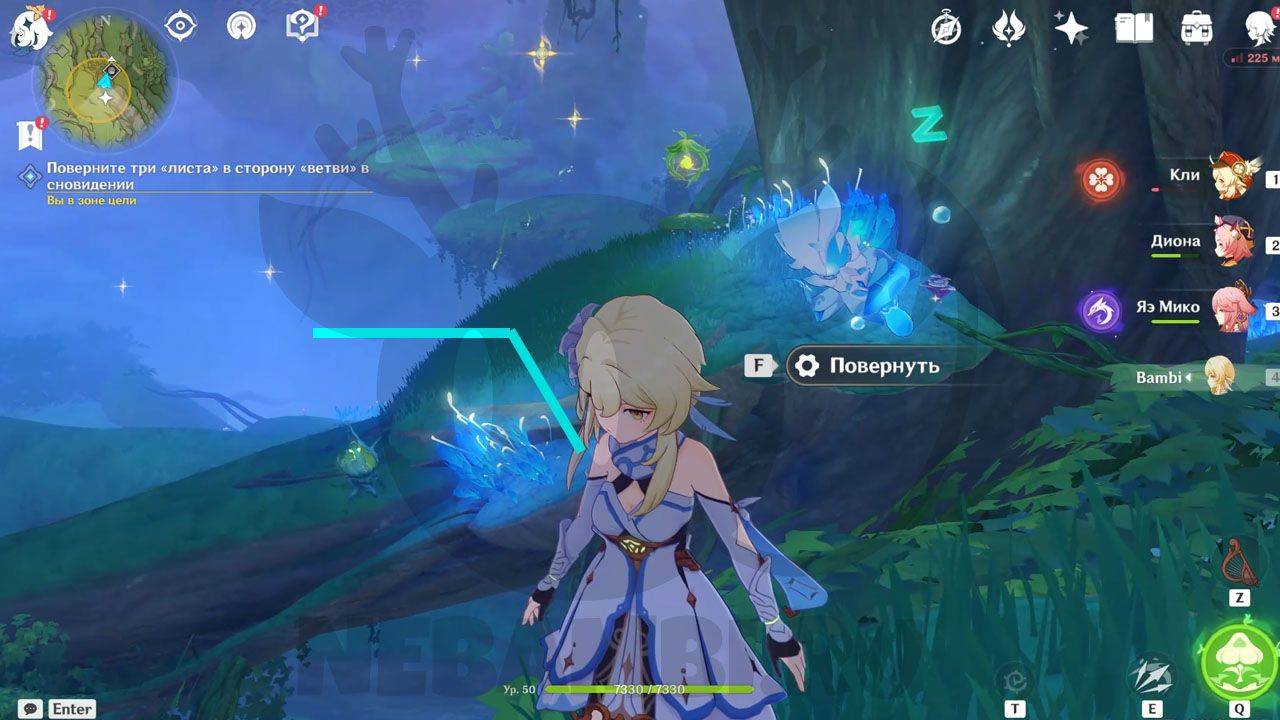Open the Paimon main menu

[31, 28]
